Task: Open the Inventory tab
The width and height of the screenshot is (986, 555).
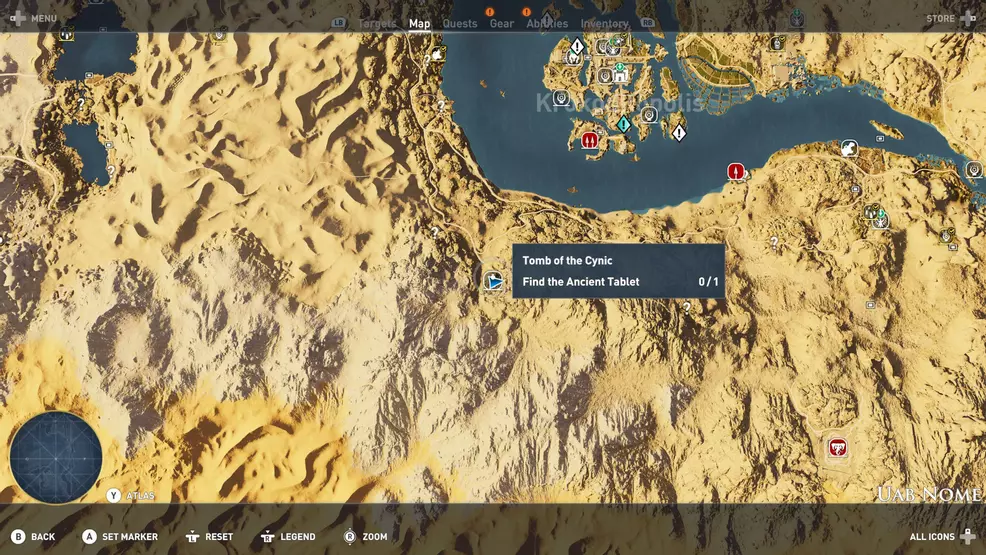Action: tap(604, 24)
